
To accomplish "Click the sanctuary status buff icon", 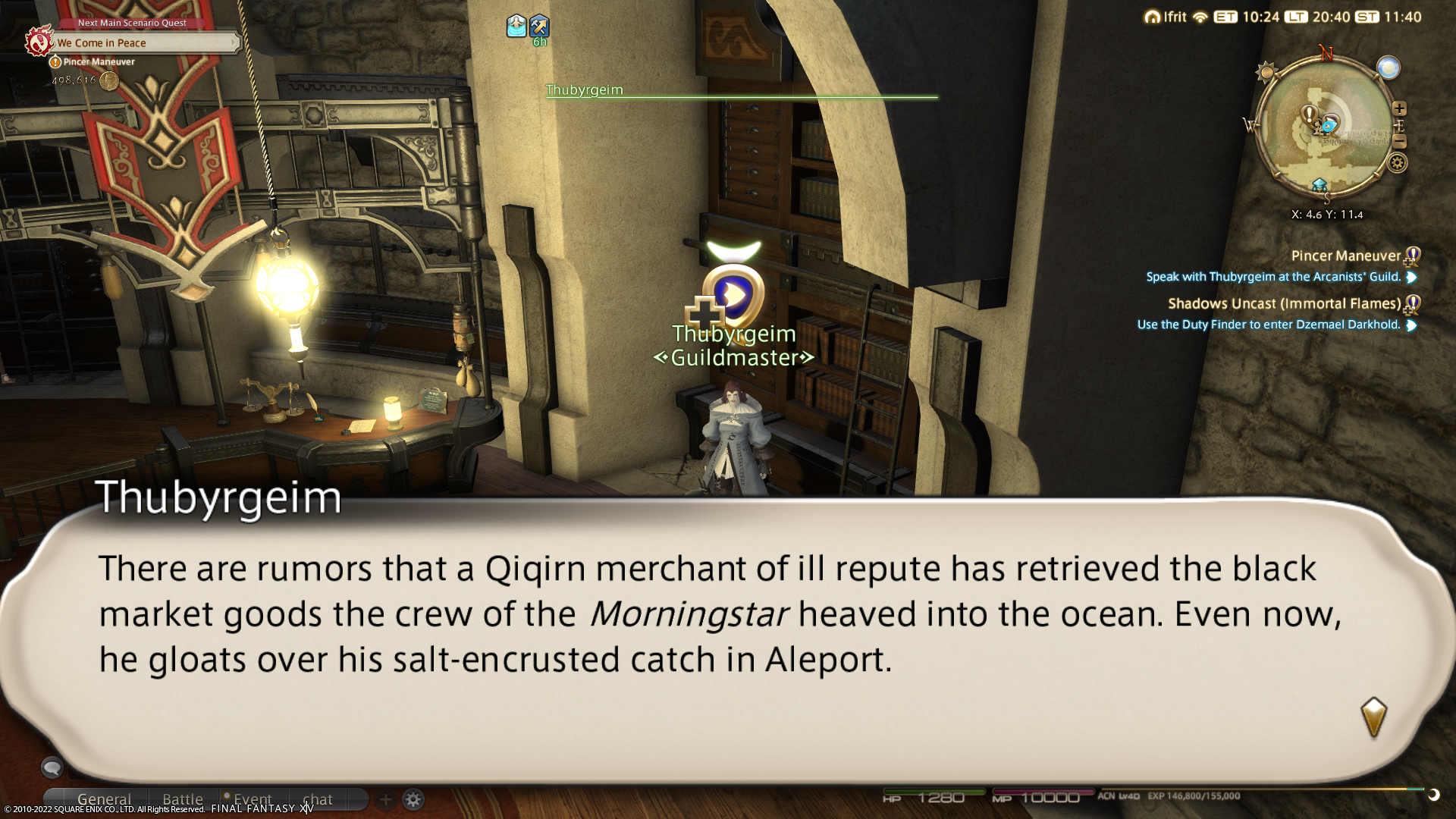I will [516, 27].
